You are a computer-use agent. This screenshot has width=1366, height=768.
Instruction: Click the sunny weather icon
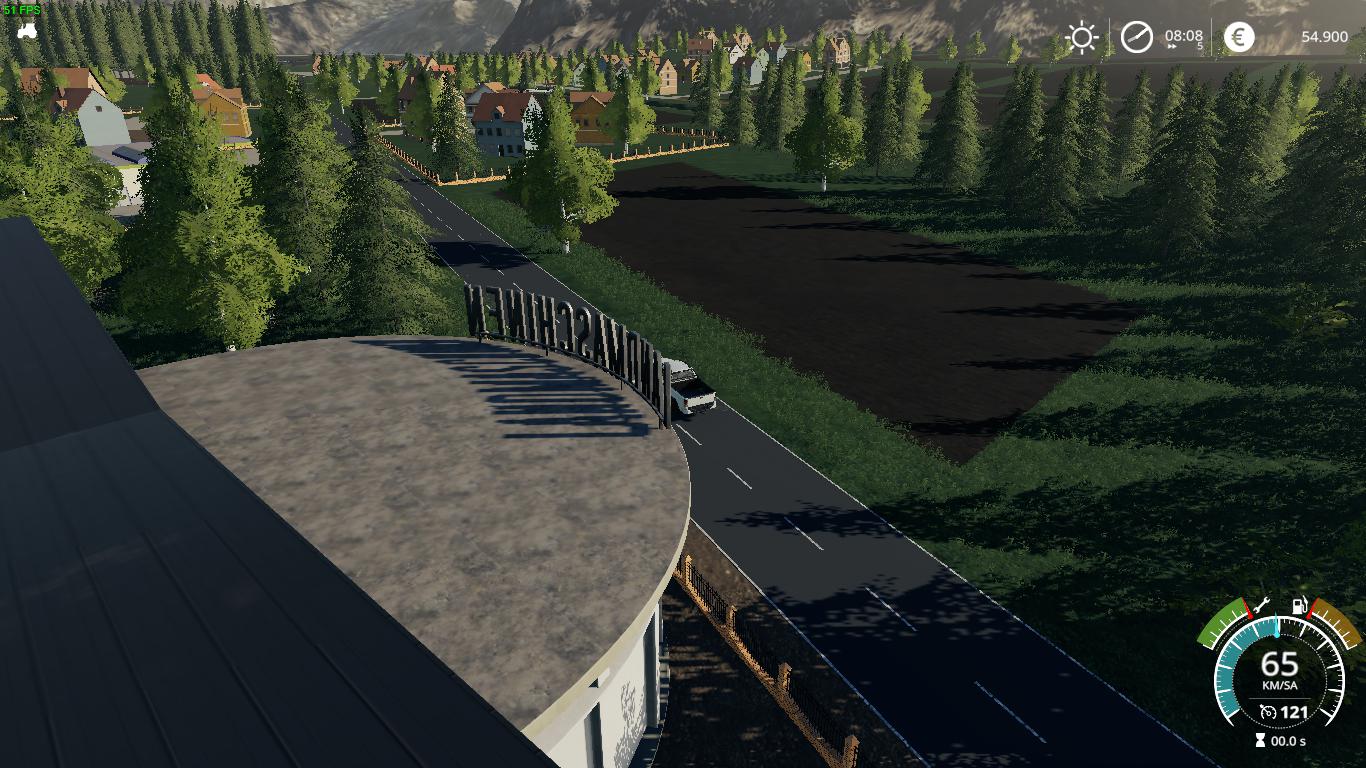(1081, 38)
